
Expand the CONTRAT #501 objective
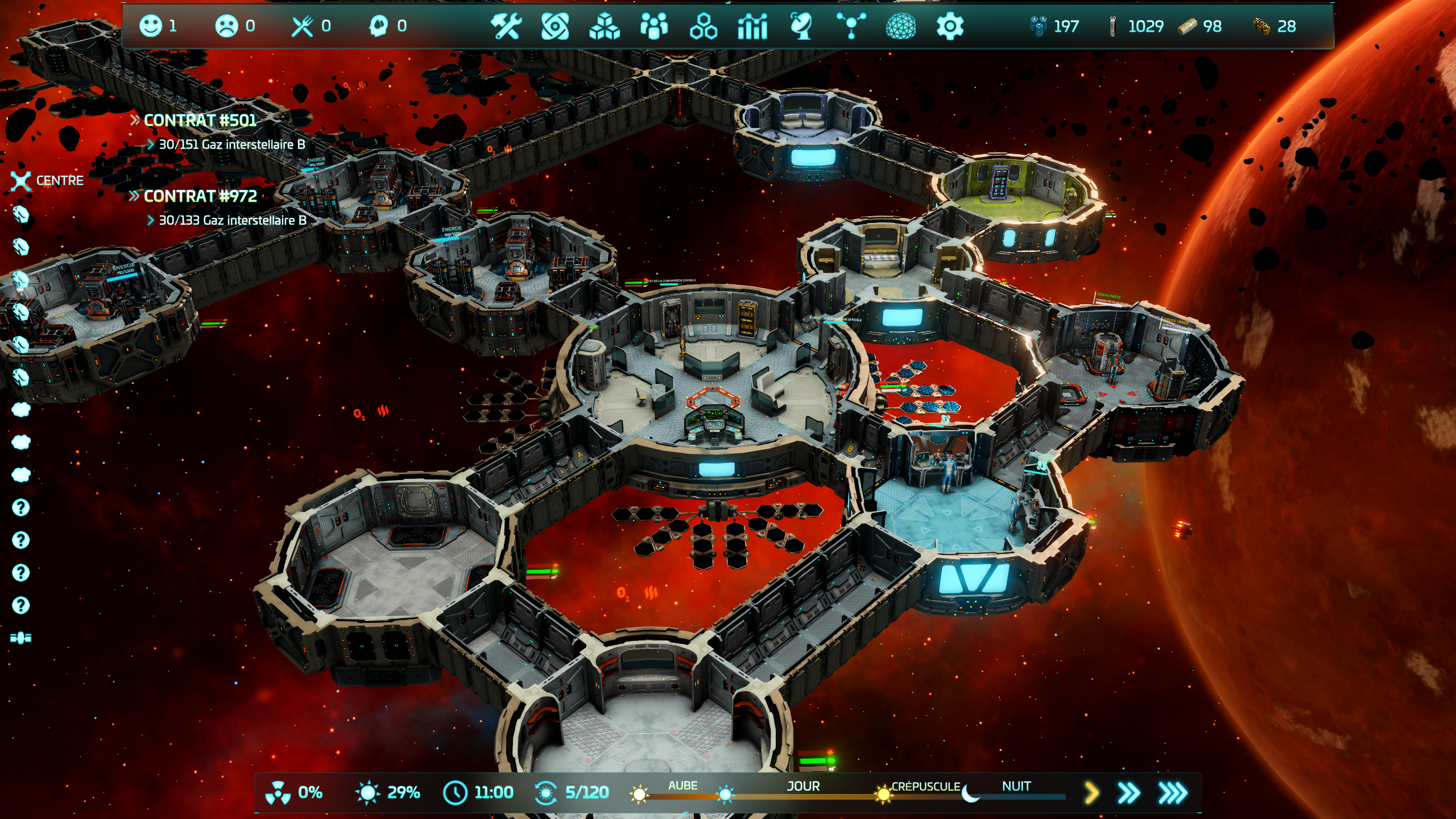(x=200, y=121)
